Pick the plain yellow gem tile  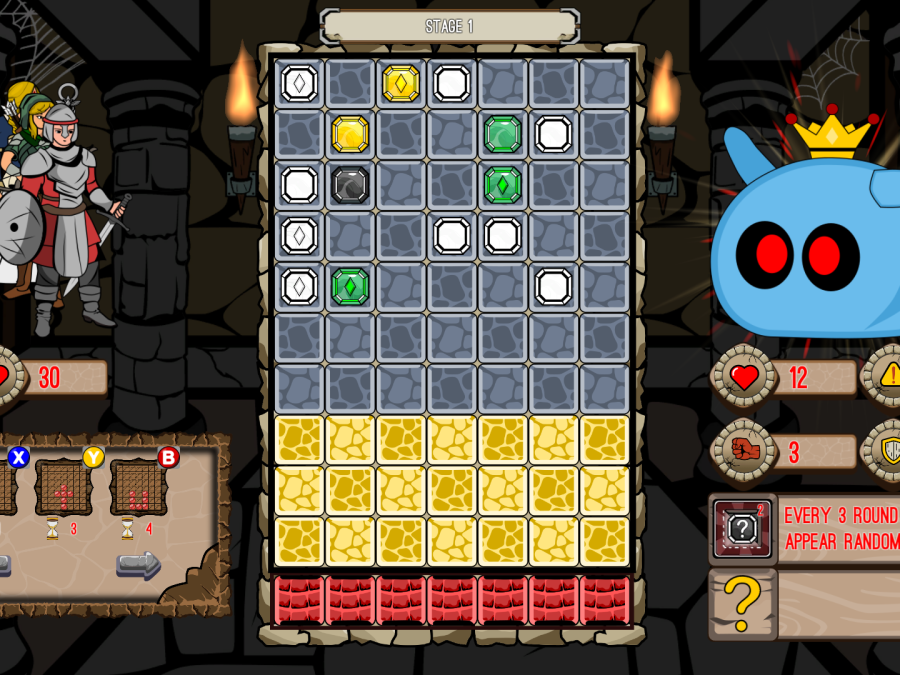click(350, 134)
